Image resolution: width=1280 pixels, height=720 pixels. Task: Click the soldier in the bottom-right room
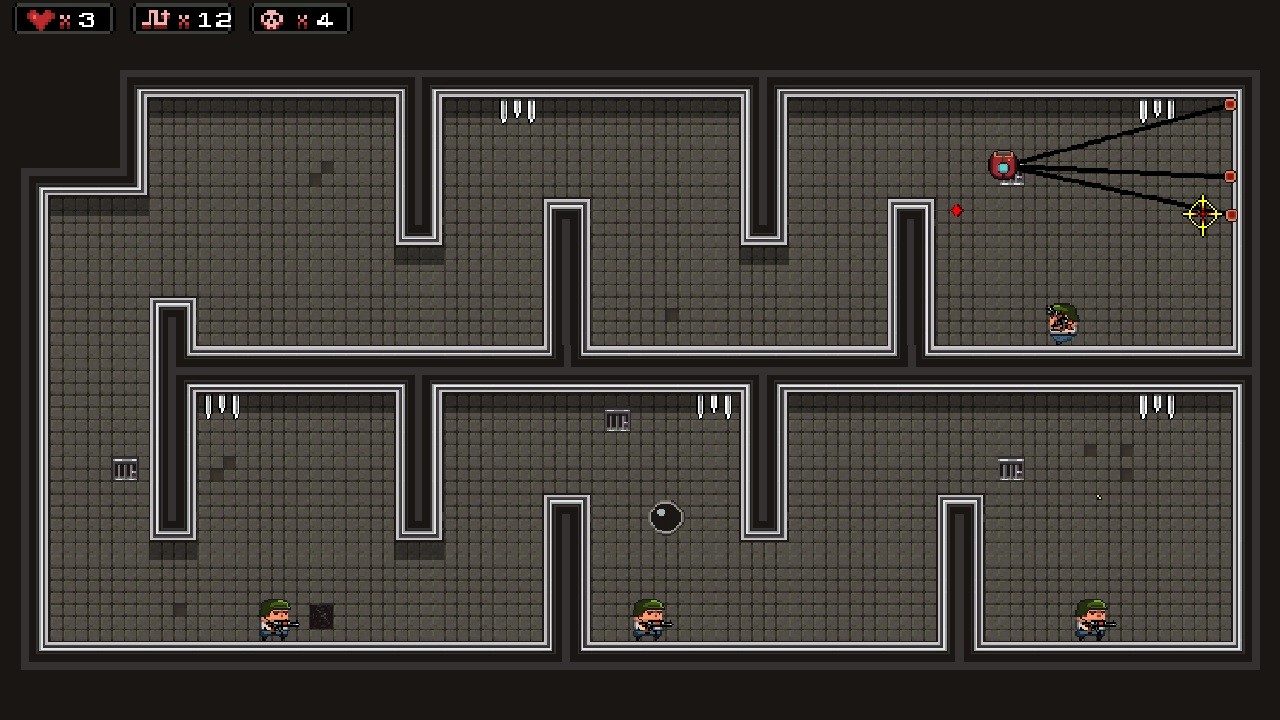[x=1090, y=620]
